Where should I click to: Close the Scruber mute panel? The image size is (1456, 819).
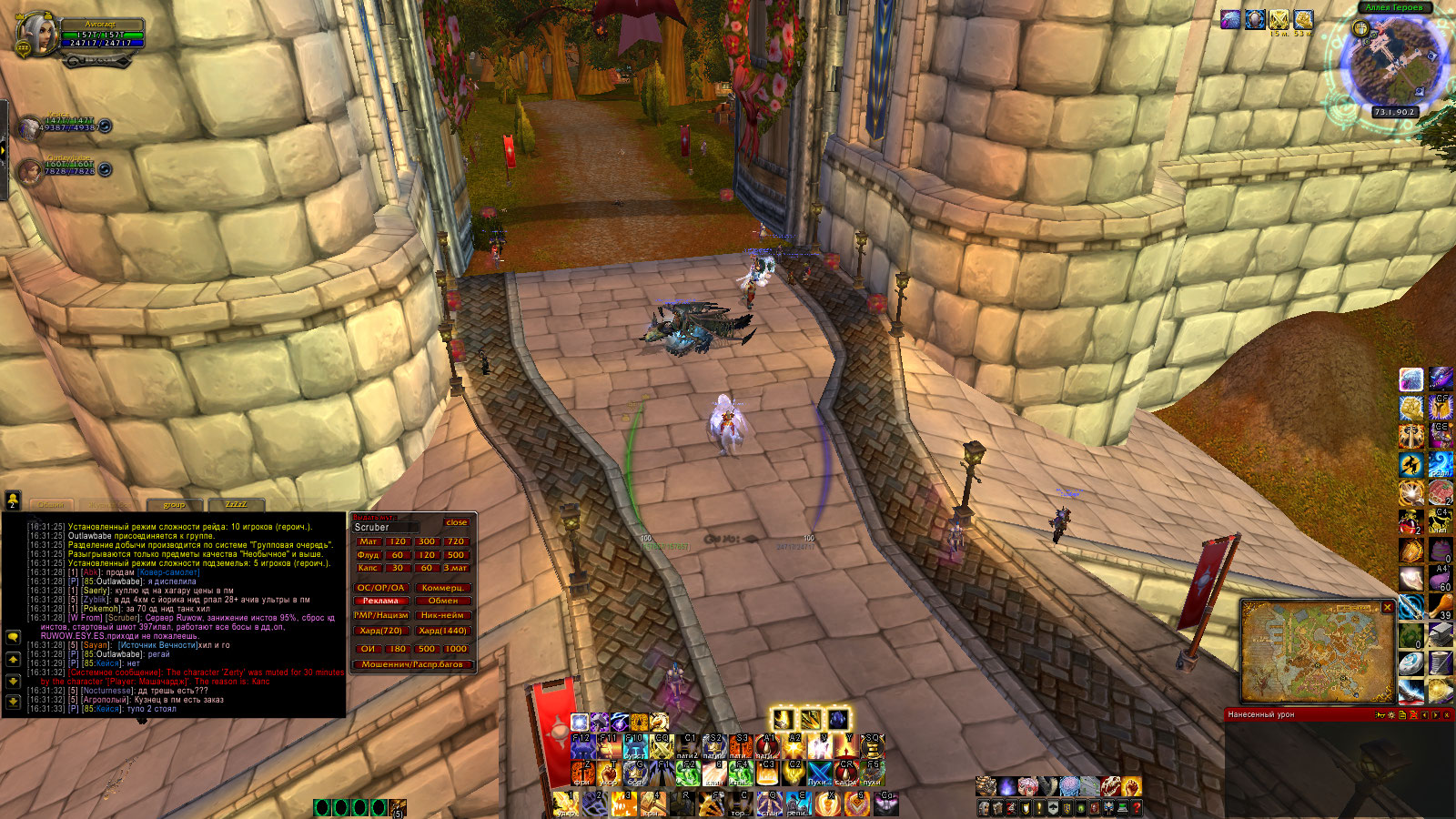click(x=456, y=522)
